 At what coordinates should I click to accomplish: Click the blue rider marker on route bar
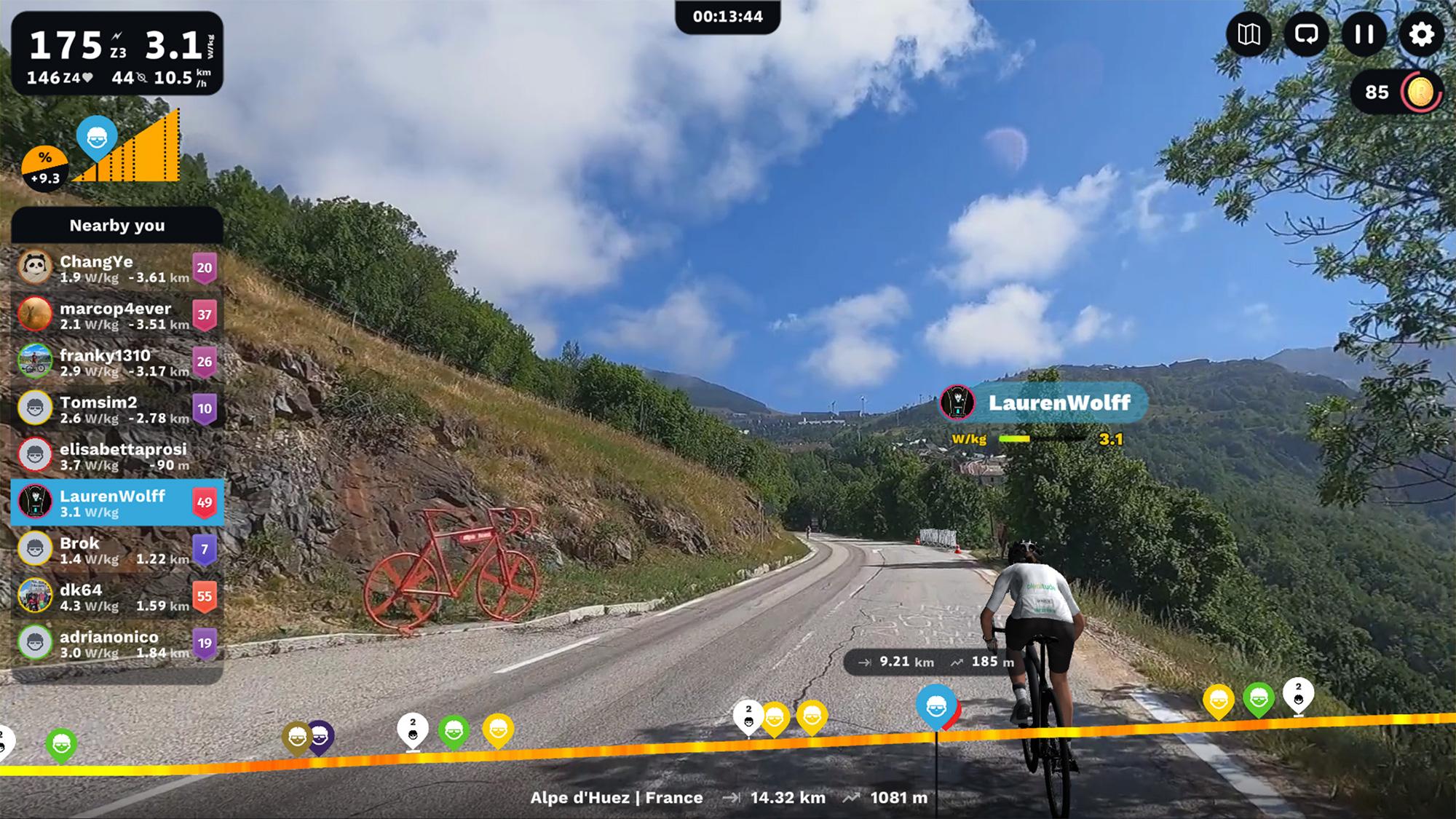point(935,705)
